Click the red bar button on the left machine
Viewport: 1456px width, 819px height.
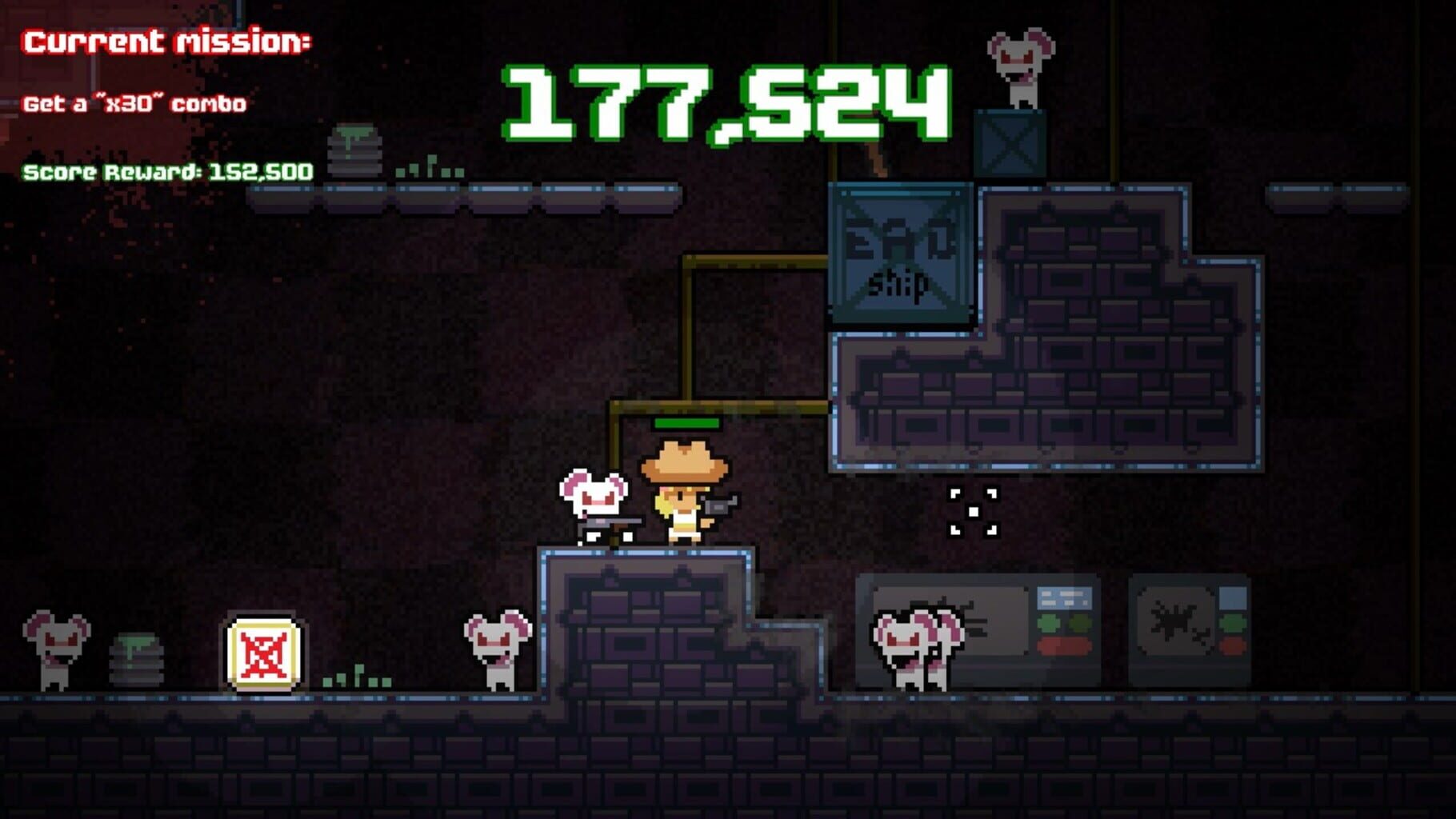pos(1064,645)
